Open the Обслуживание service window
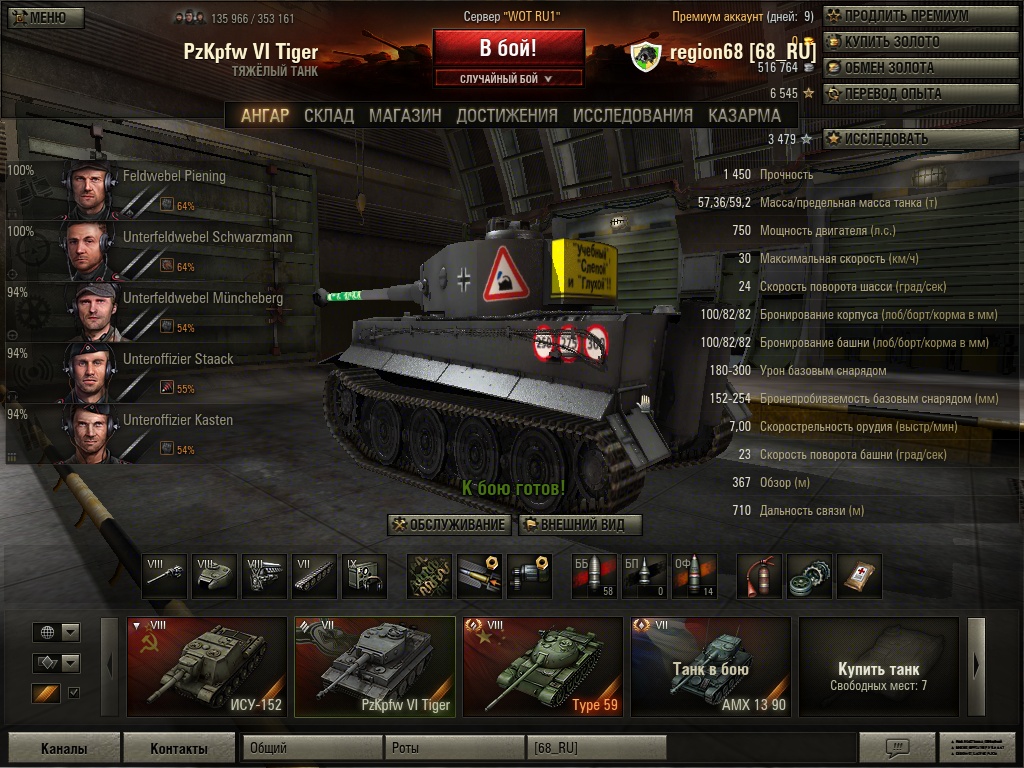This screenshot has height=768, width=1024. tap(449, 525)
